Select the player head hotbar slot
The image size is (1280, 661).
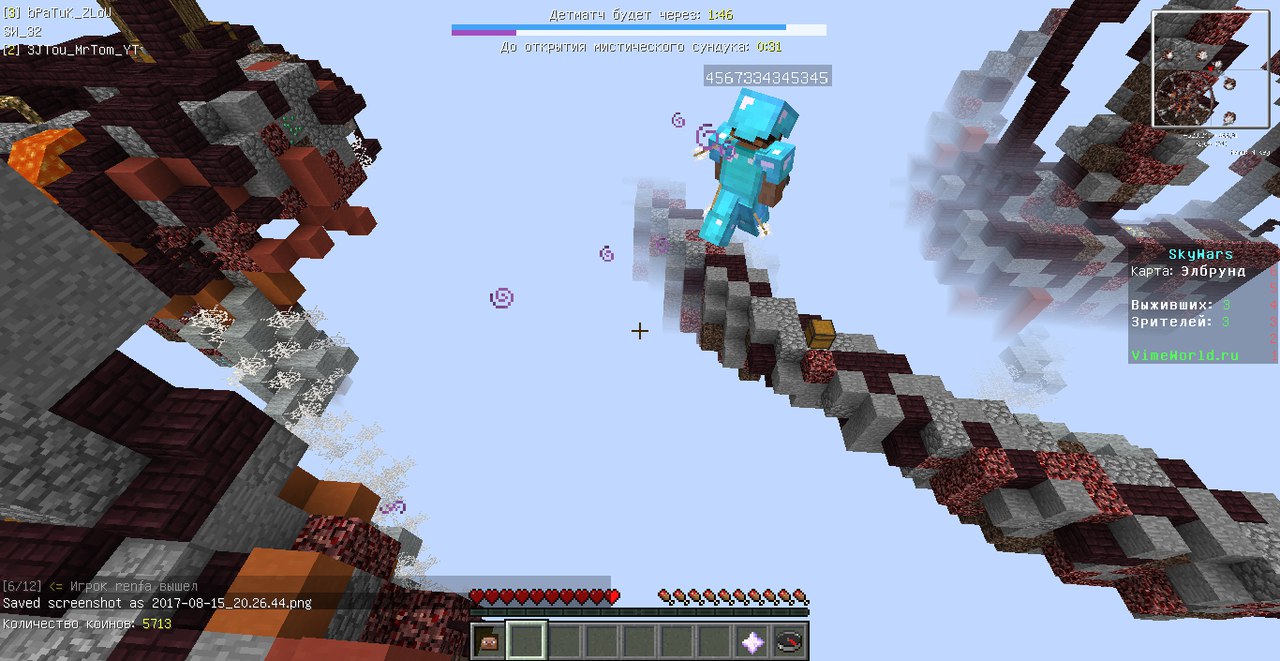[x=489, y=641]
